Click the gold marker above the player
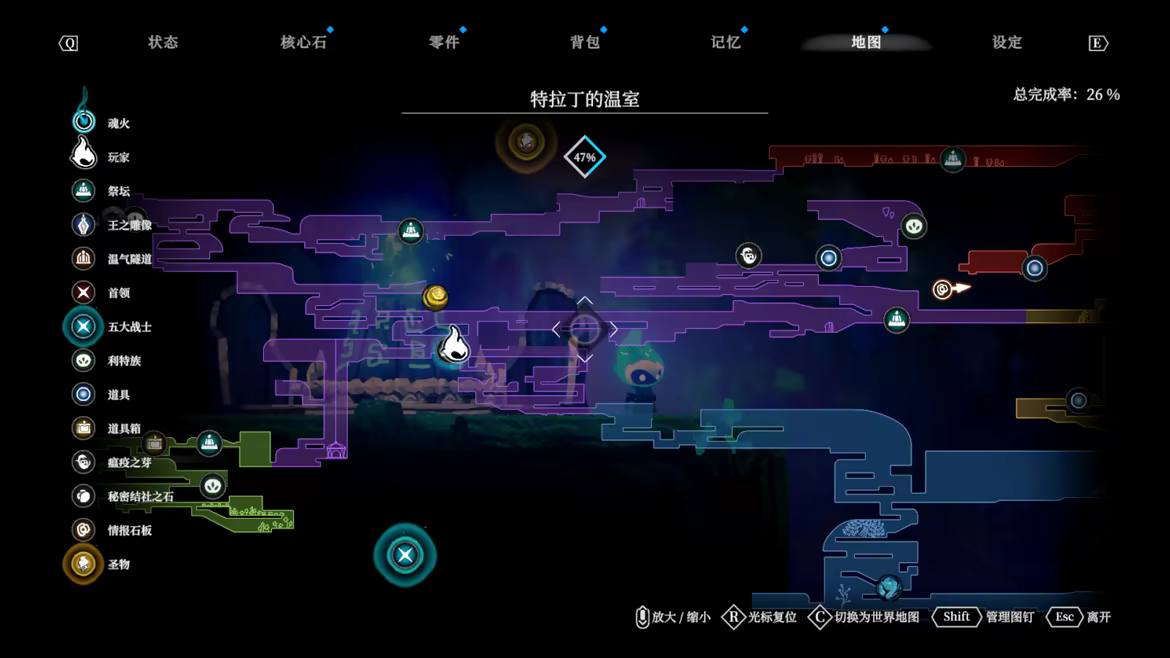Viewport: 1170px width, 658px height. 435,296
